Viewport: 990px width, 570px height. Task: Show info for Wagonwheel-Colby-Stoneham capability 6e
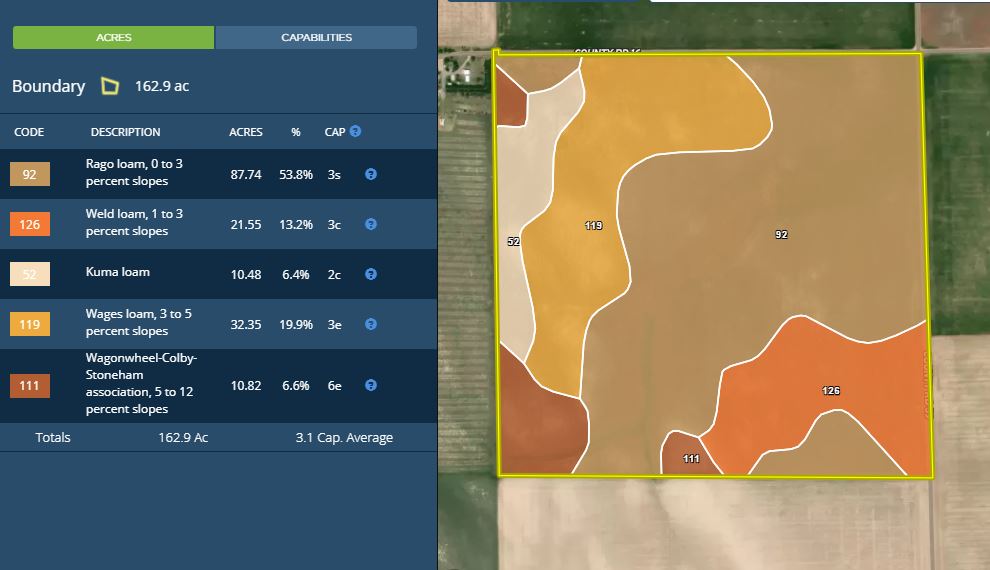tap(371, 385)
